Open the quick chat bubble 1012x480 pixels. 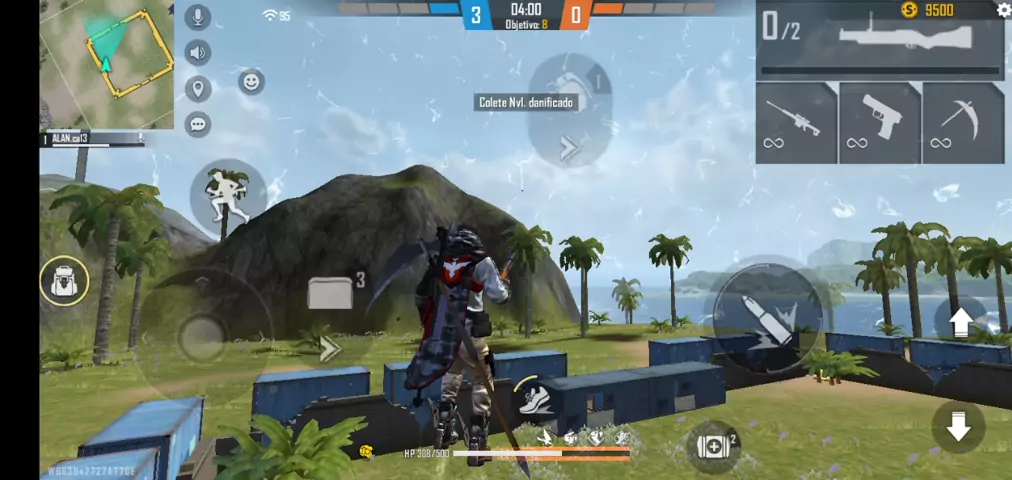tap(198, 124)
